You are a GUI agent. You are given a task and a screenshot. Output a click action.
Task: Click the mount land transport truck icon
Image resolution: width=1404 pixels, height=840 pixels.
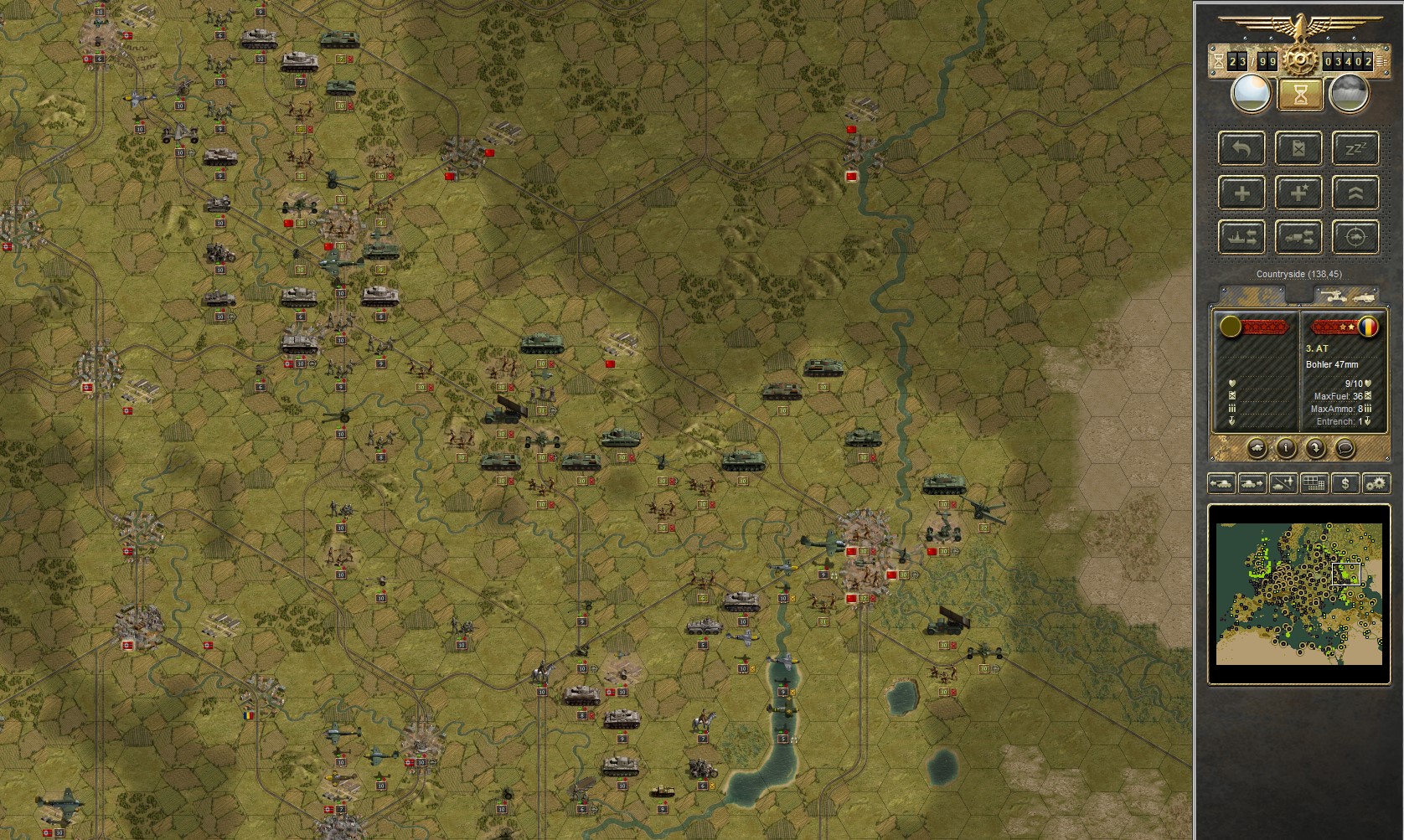[x=1298, y=238]
